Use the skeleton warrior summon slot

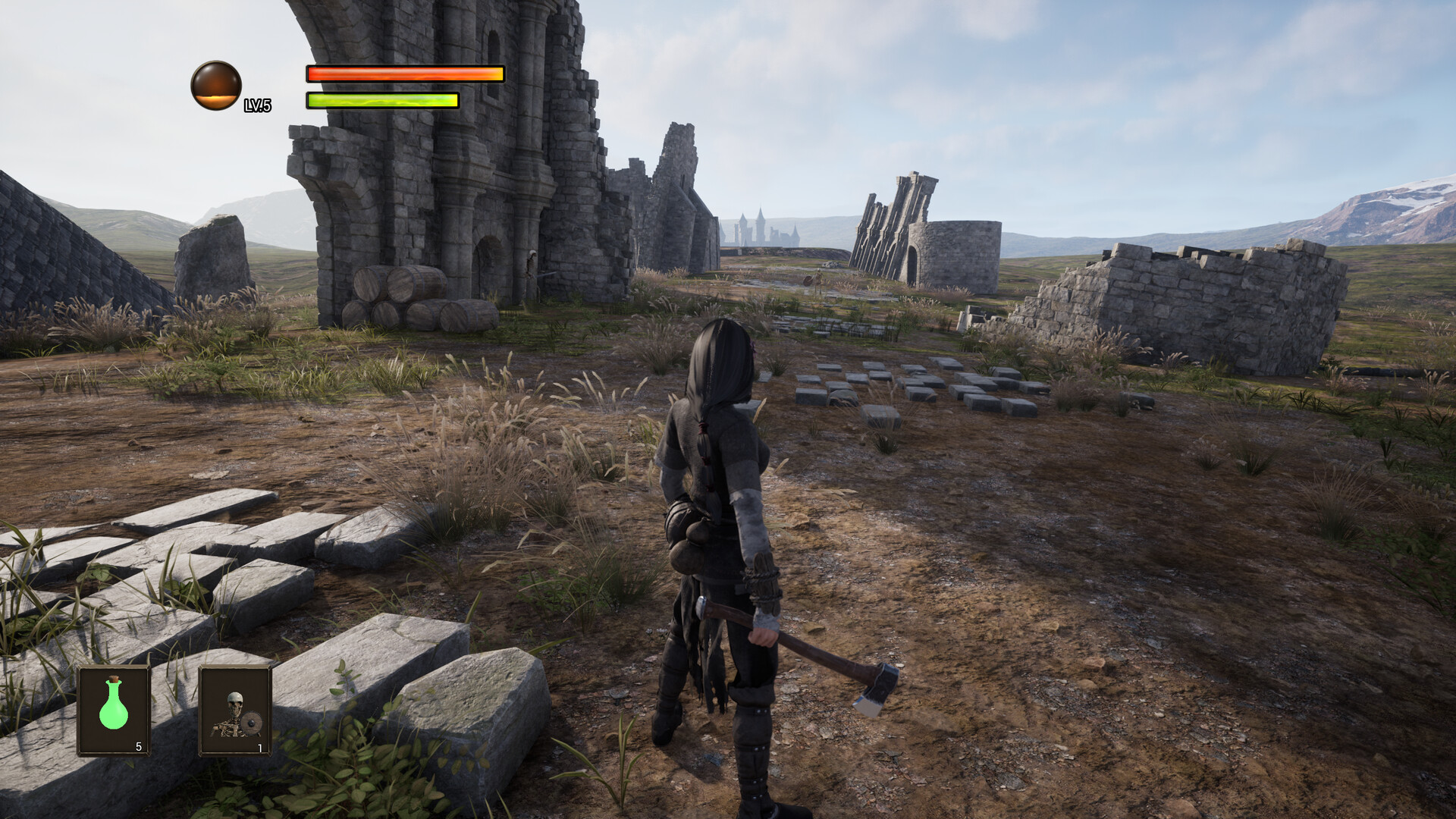(x=235, y=711)
